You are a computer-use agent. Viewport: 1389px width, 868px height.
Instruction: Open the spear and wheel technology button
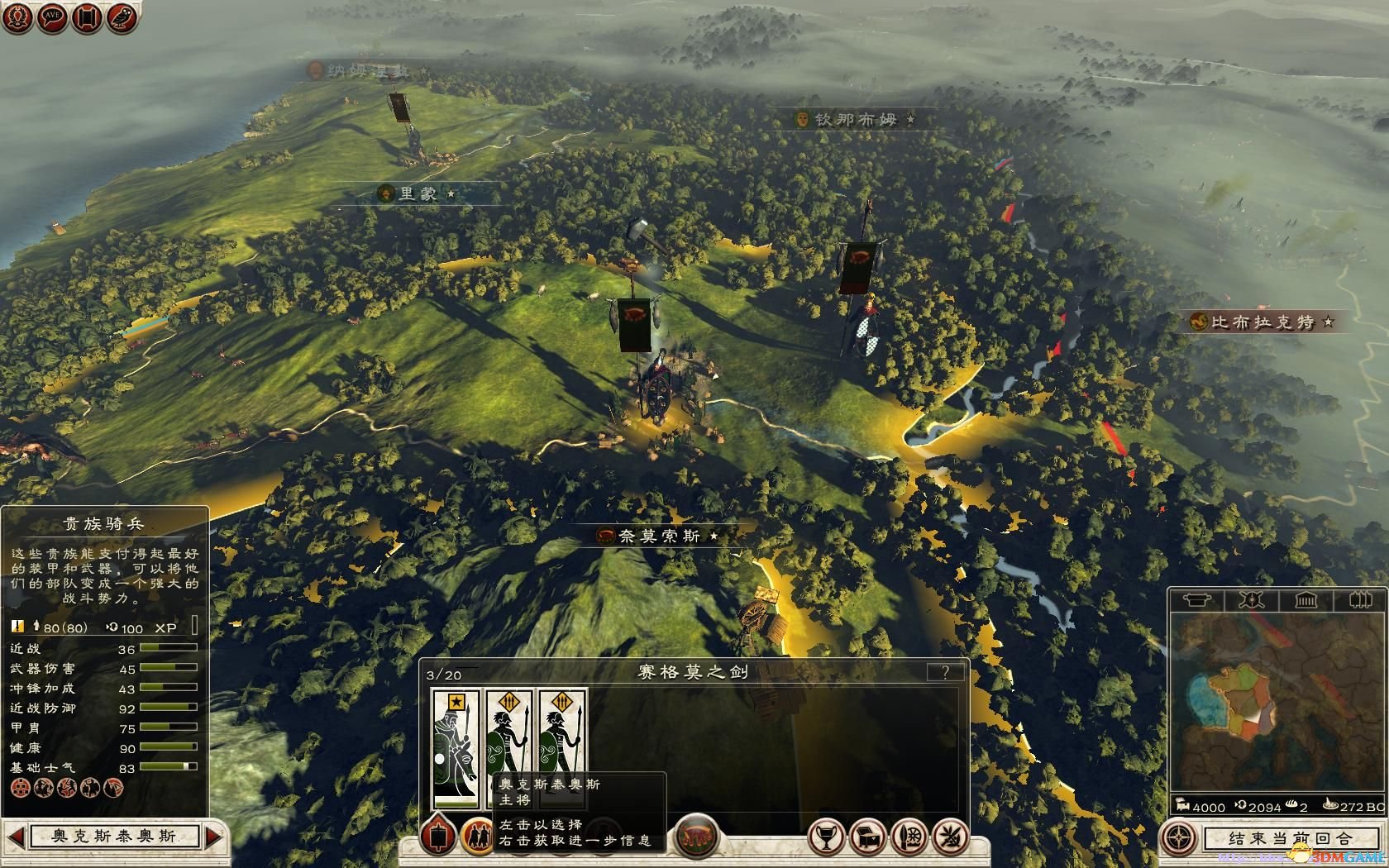(908, 837)
